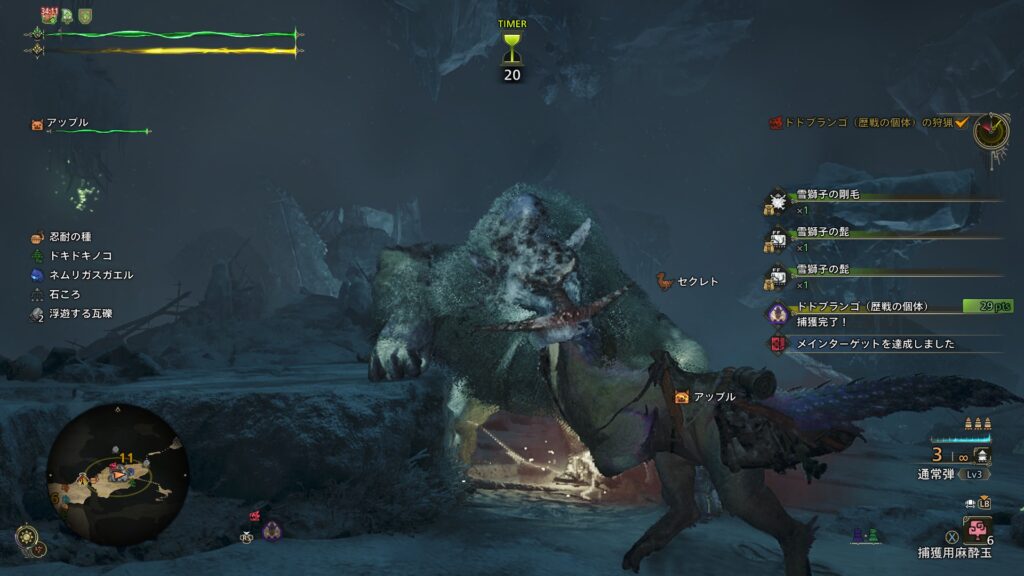The height and width of the screenshot is (576, 1024).
Task: View the 雪獅子の剛毛 reward notification
Action: 827,195
